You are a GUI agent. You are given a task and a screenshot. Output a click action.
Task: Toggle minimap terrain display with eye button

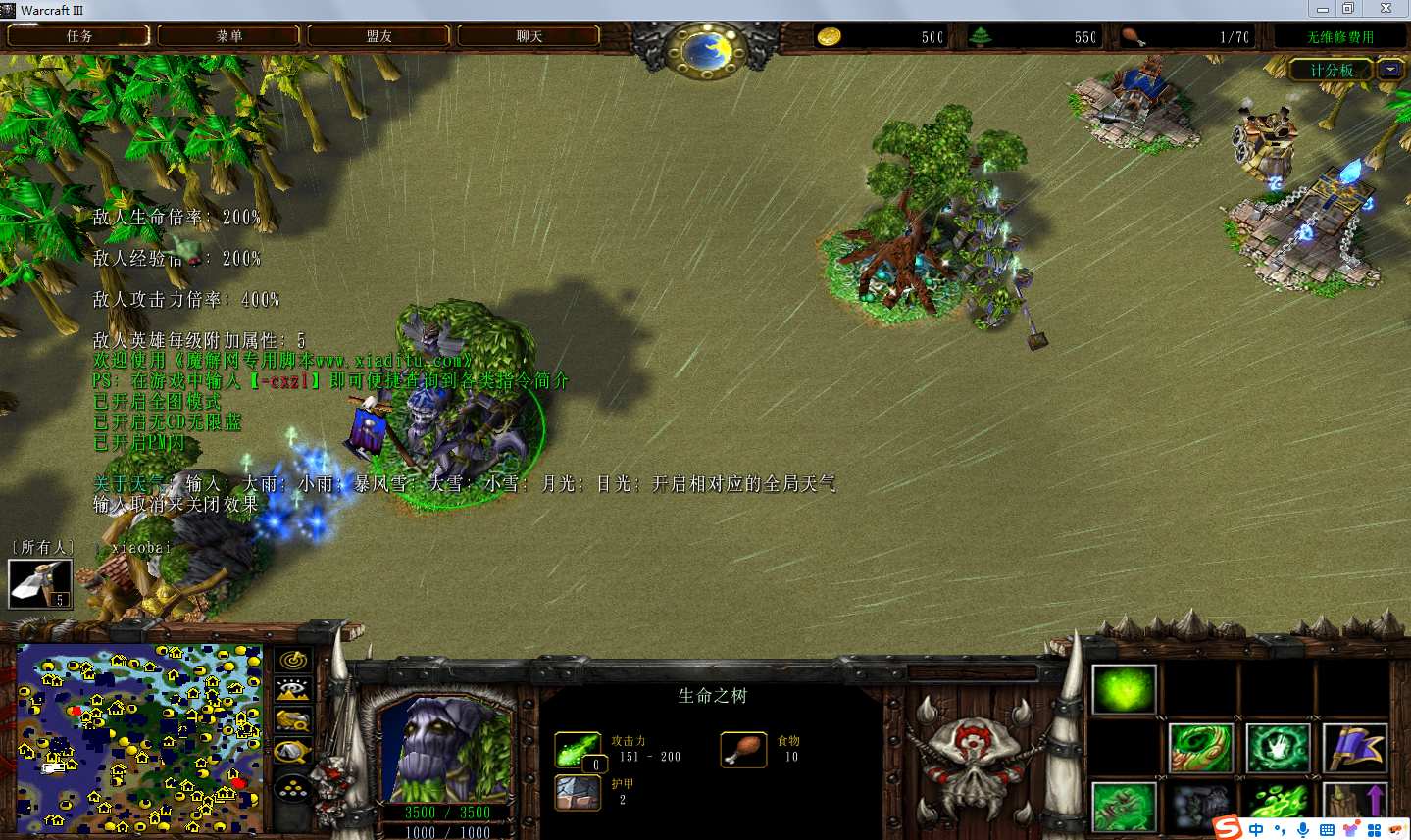coord(292,691)
